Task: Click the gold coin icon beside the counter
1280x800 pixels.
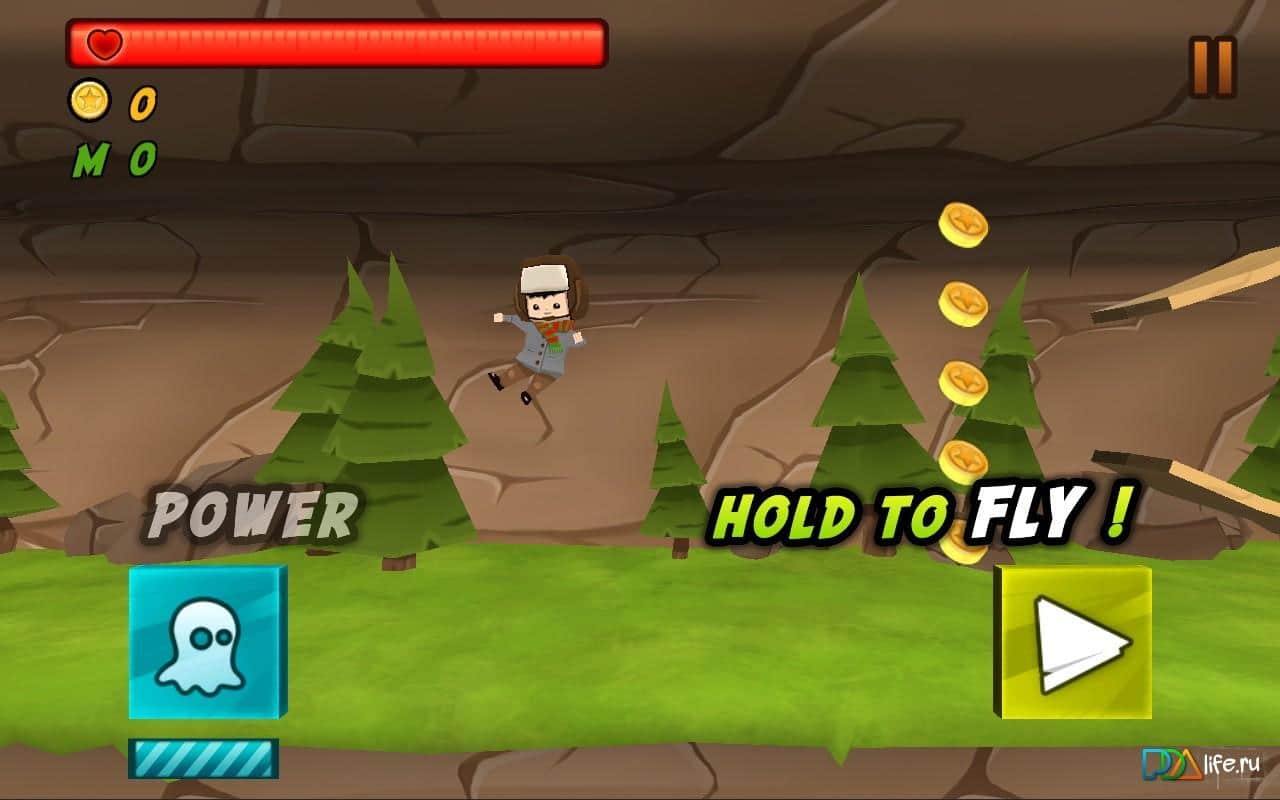Action: [x=91, y=102]
